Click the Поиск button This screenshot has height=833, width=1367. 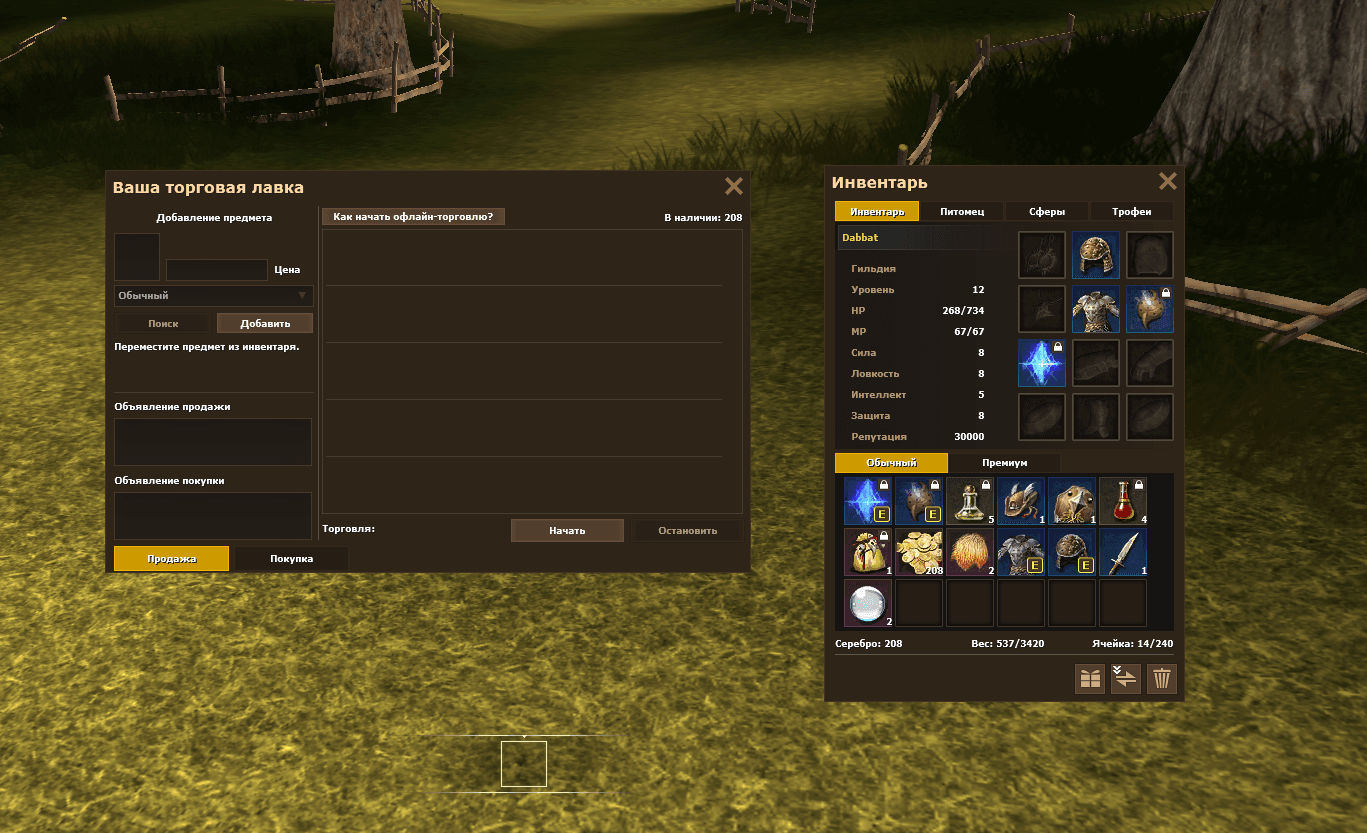pos(163,323)
